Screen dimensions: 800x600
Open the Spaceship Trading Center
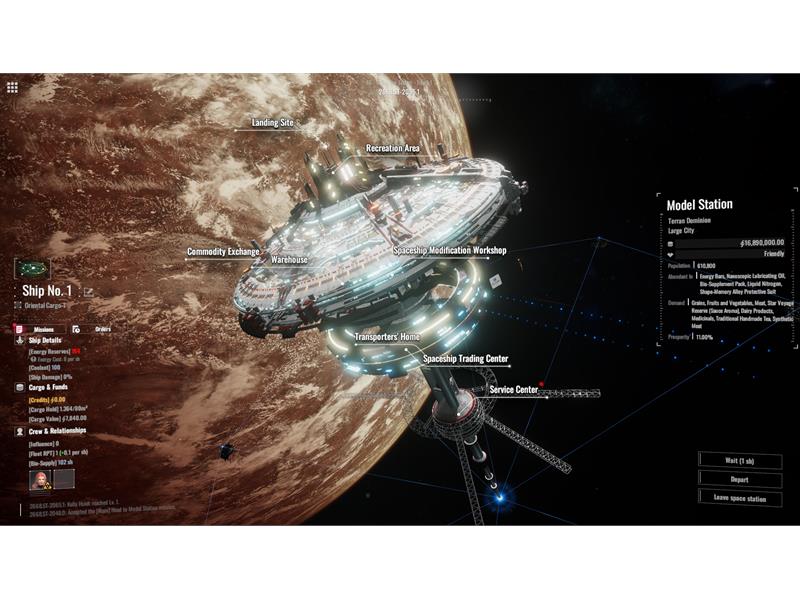465,358
